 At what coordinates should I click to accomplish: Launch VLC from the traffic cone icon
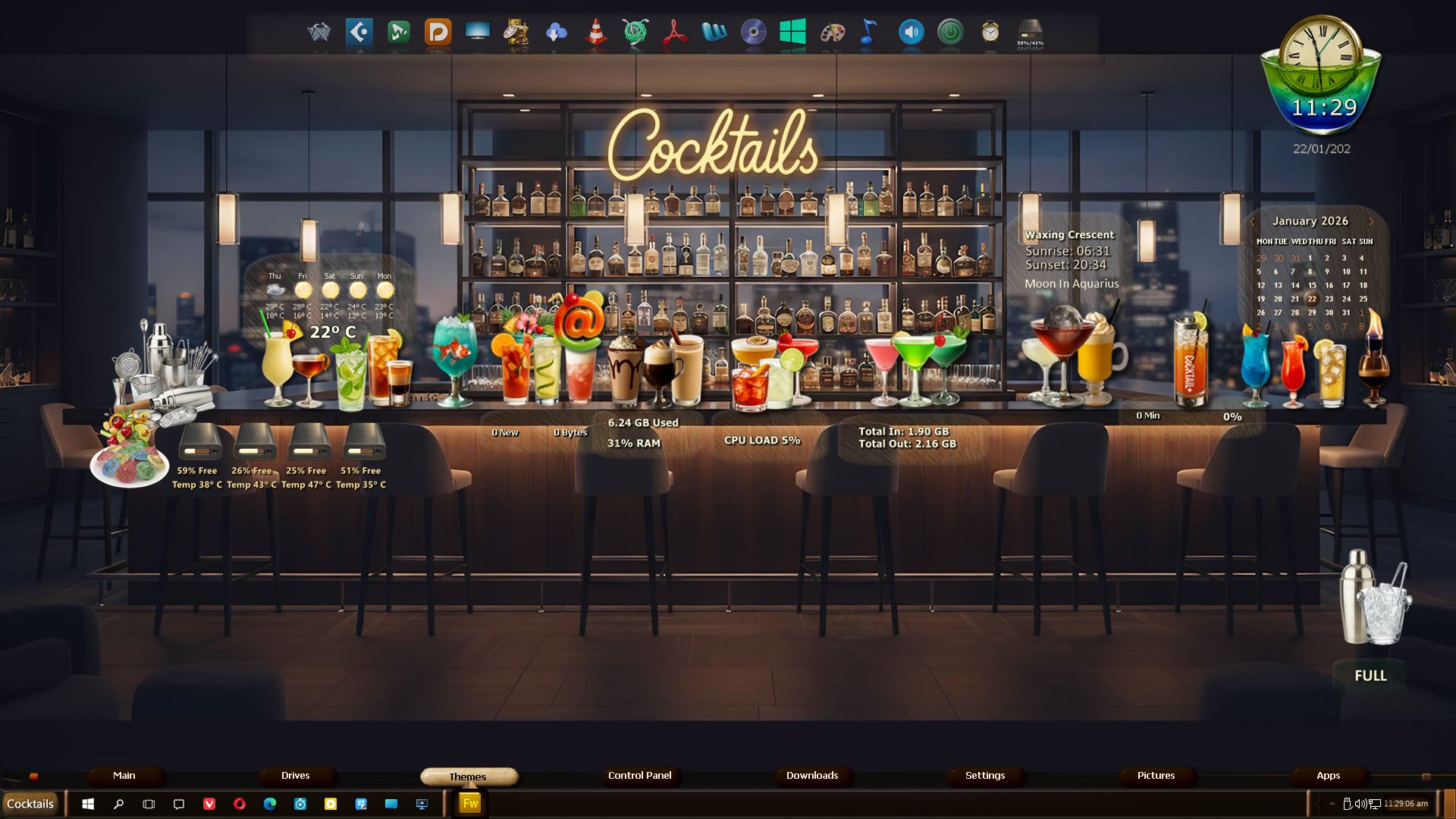click(596, 32)
